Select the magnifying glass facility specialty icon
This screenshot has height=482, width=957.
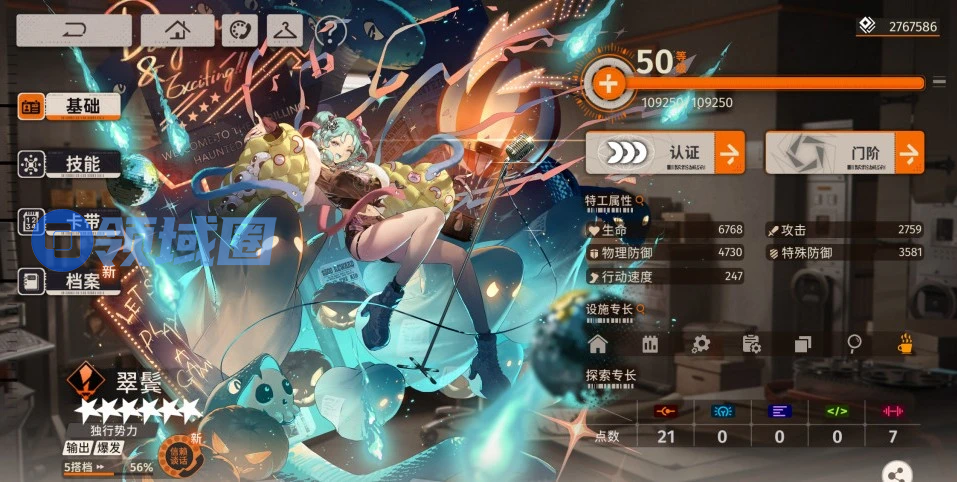click(x=854, y=344)
